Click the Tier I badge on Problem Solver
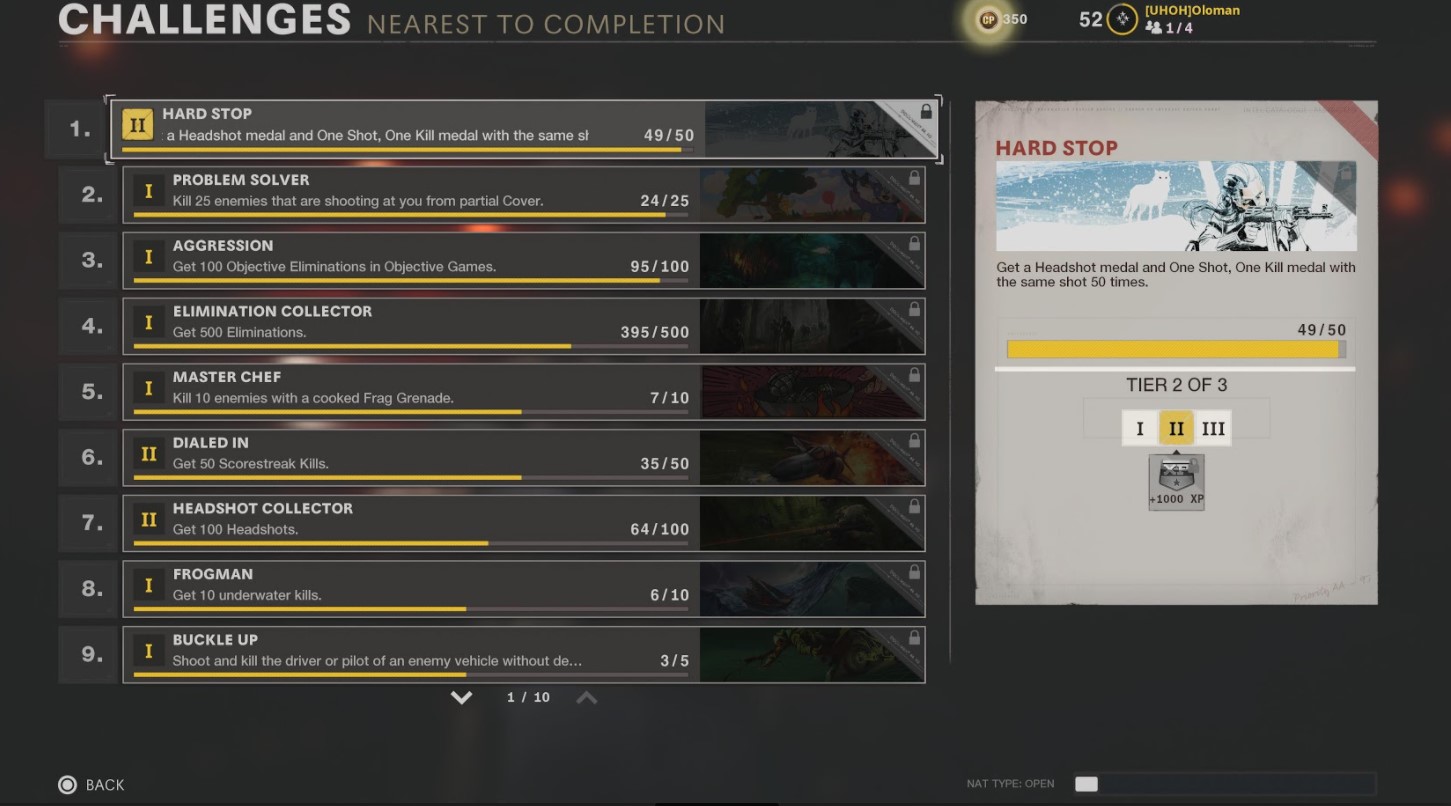The image size is (1451, 806). [149, 190]
